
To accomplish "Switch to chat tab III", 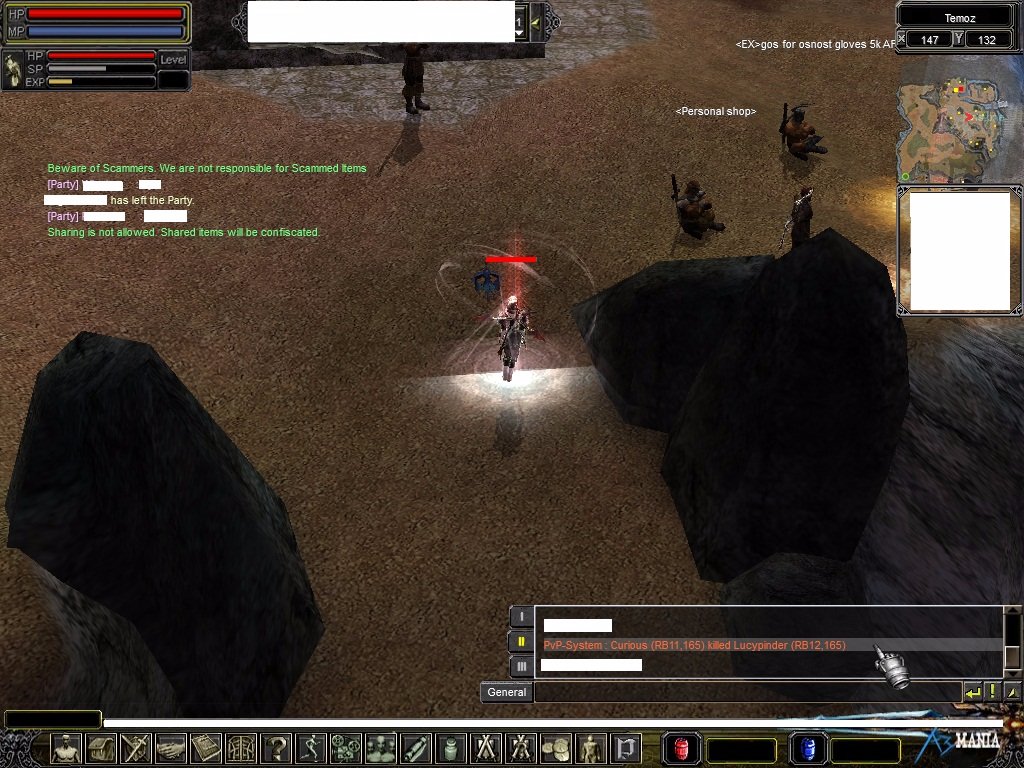I will click(521, 666).
